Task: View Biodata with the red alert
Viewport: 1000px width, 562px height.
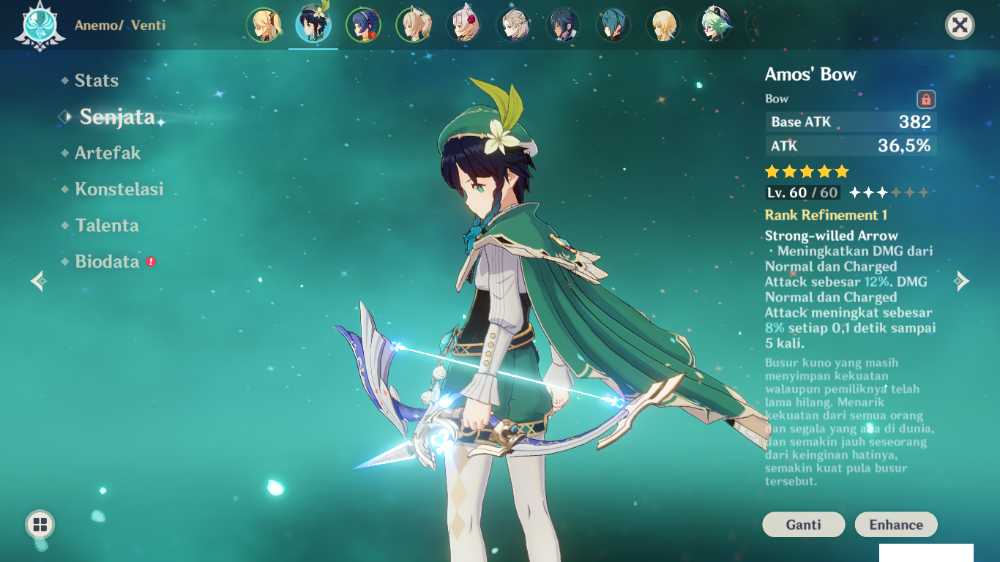Action: (107, 262)
